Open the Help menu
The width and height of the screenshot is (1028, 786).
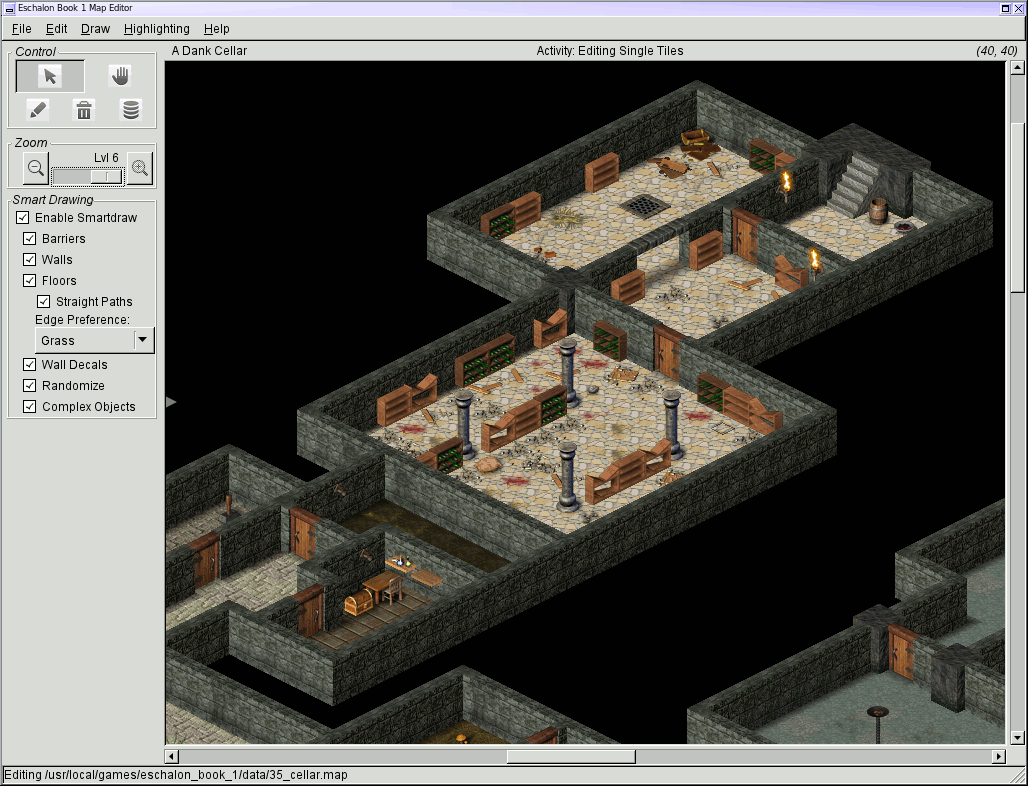(216, 29)
